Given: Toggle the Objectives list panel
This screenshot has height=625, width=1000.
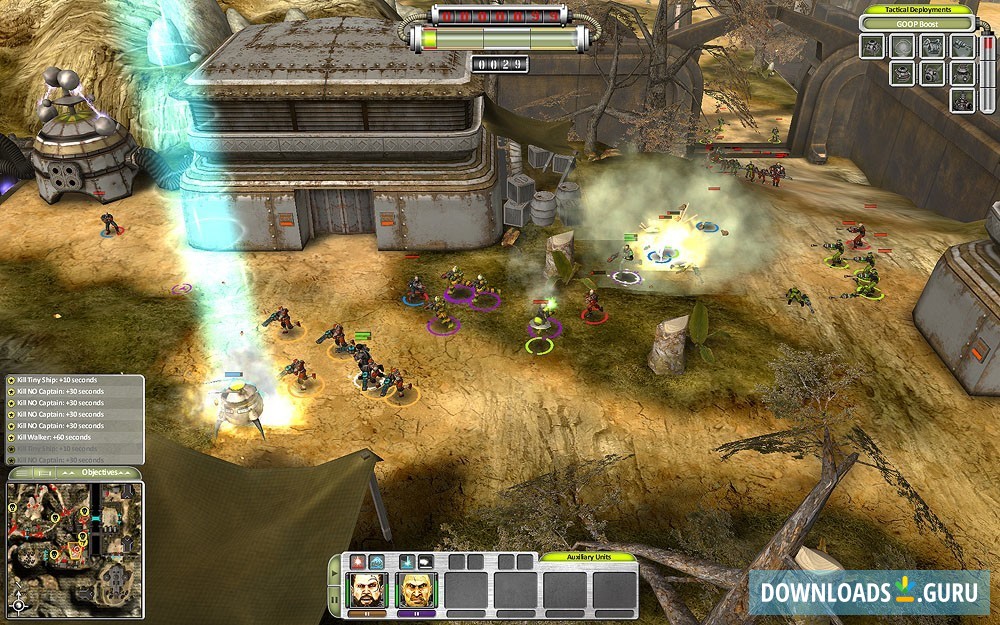Looking at the screenshot, I should pos(100,471).
